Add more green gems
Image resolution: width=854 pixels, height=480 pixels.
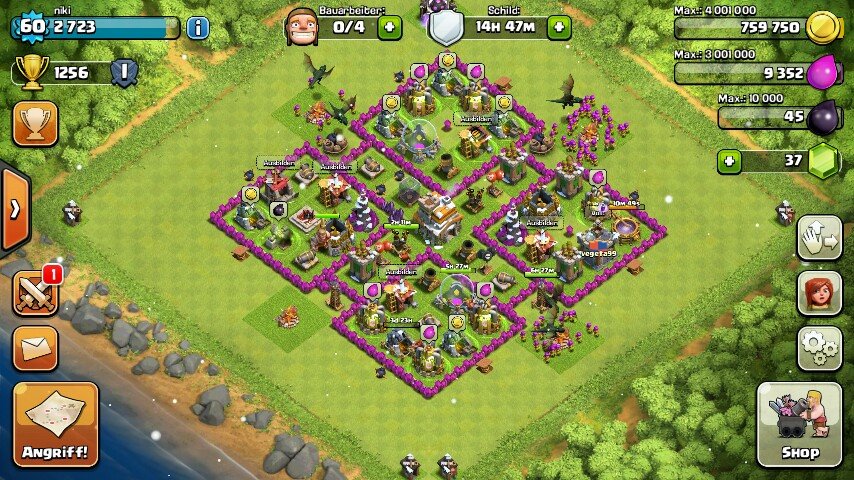coord(729,161)
